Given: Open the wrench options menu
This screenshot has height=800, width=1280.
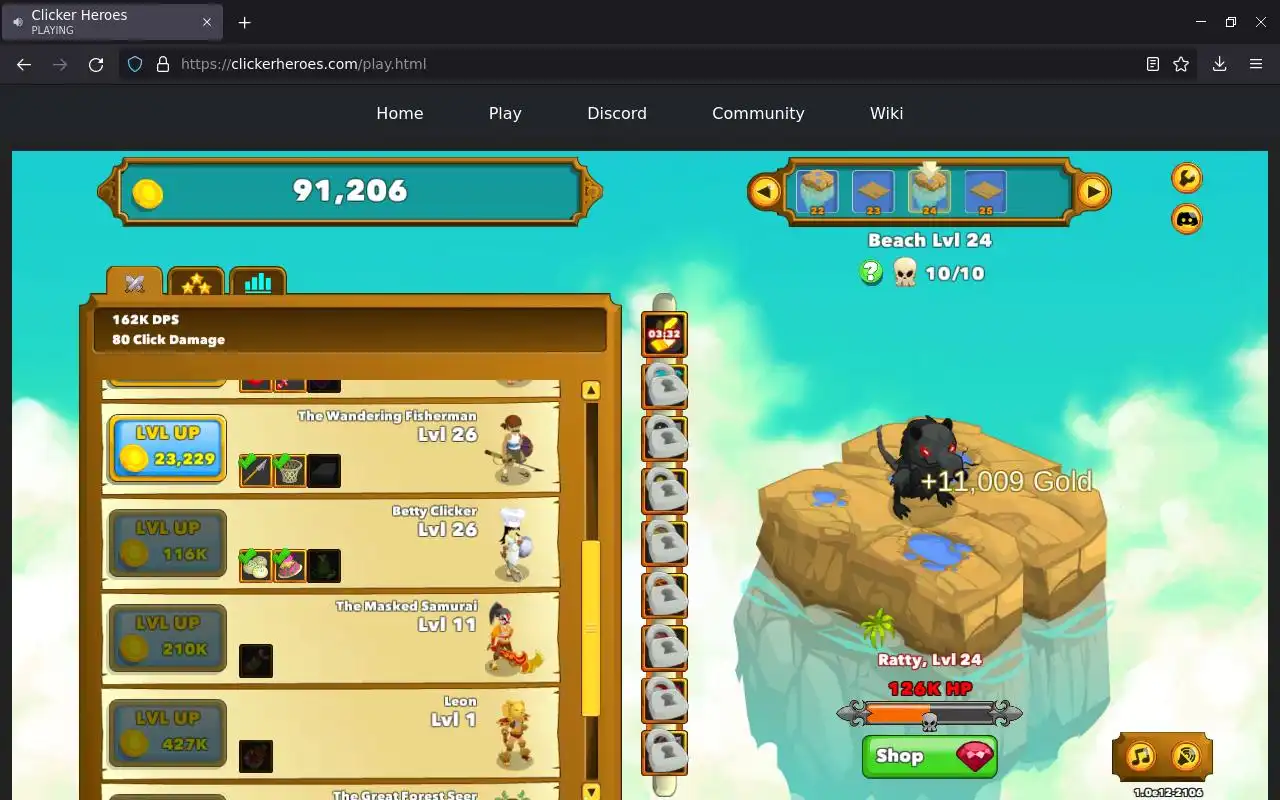Looking at the screenshot, I should [1186, 178].
